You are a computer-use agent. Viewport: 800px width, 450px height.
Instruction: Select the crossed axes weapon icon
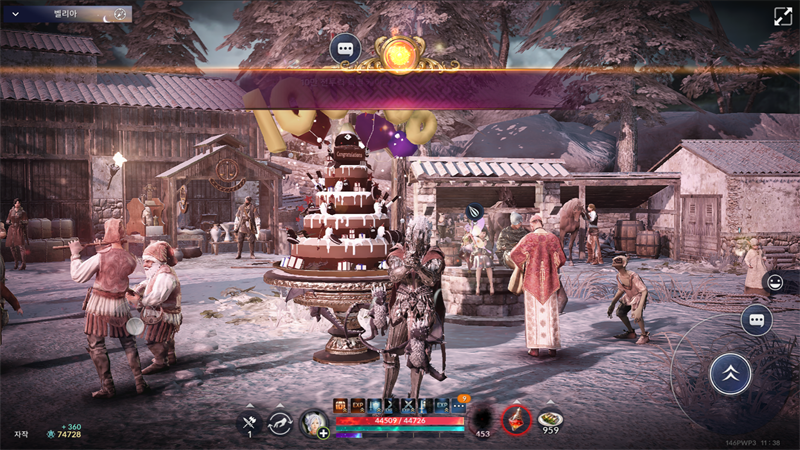pos(249,422)
